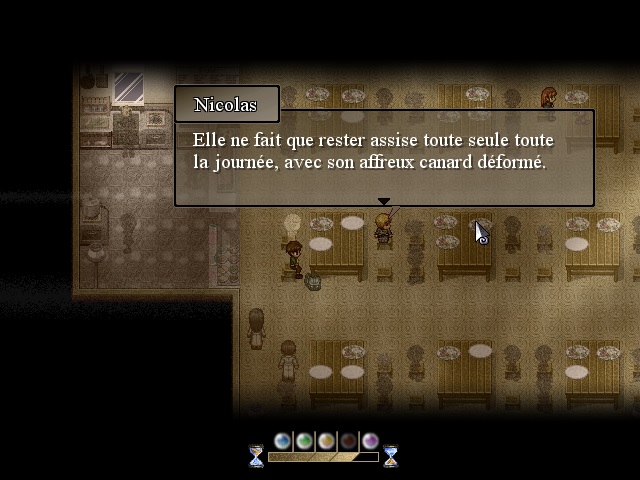Advance the dialogue via the continue arrow
The image size is (640, 480).
click(383, 201)
